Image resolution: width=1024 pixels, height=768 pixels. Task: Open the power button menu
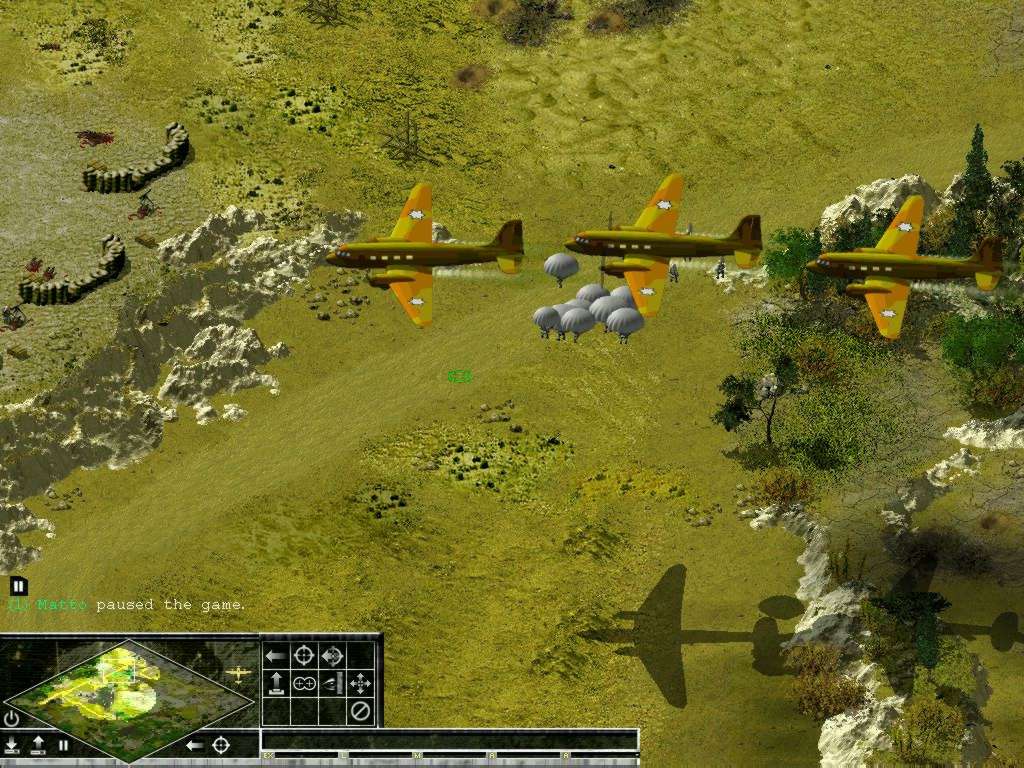pos(12,718)
